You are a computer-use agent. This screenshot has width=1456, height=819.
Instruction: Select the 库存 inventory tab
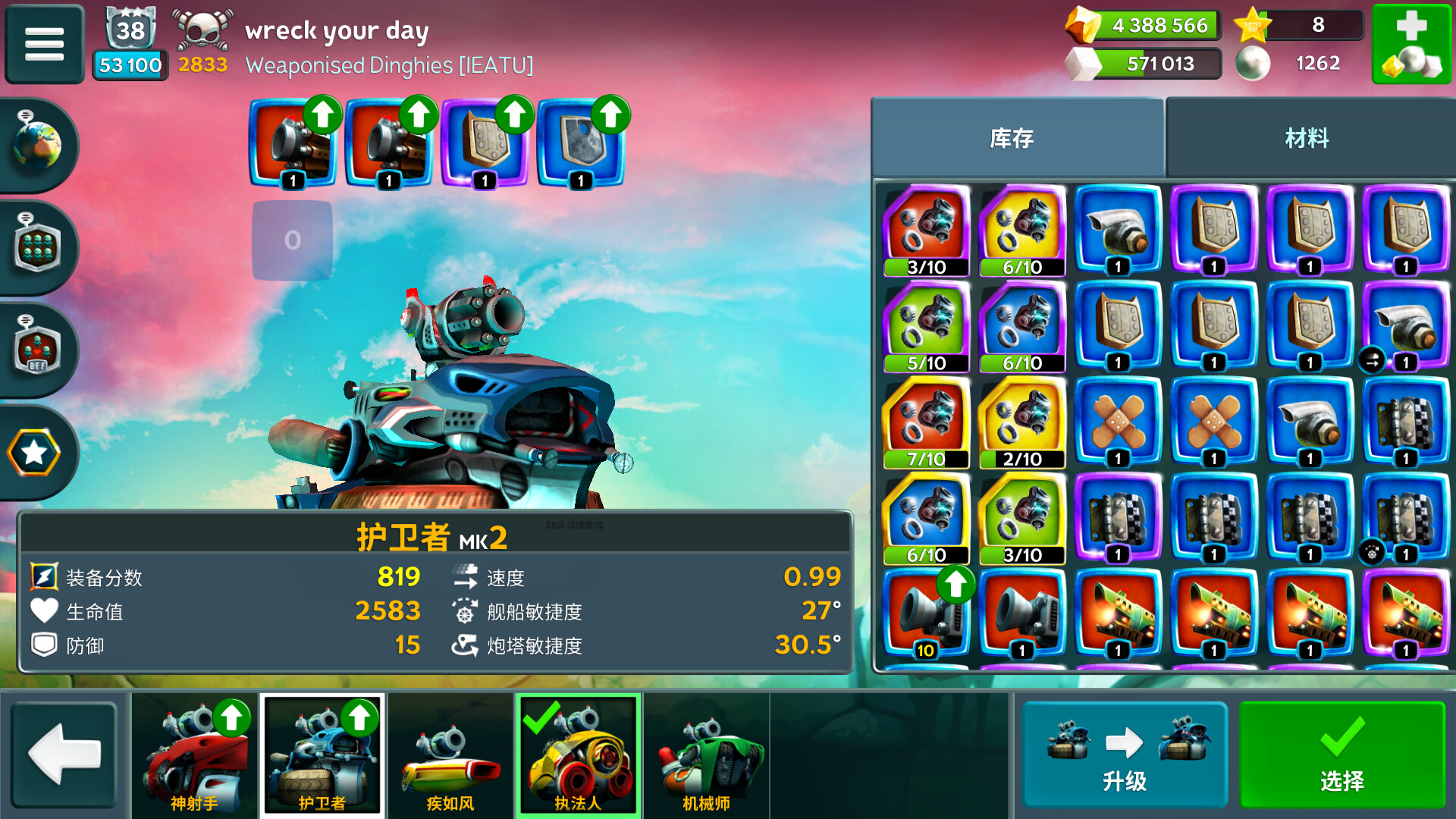tap(1012, 138)
